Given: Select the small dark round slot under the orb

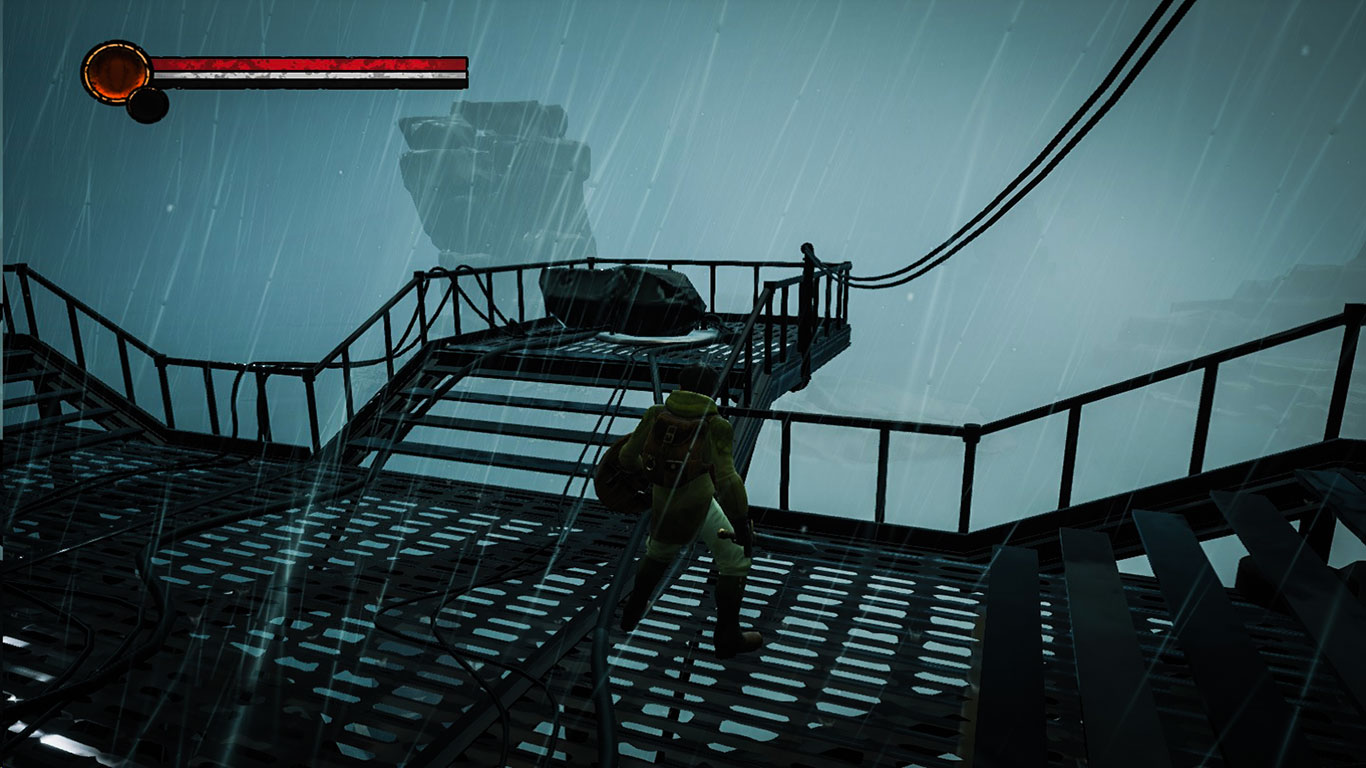Looking at the screenshot, I should tap(147, 105).
